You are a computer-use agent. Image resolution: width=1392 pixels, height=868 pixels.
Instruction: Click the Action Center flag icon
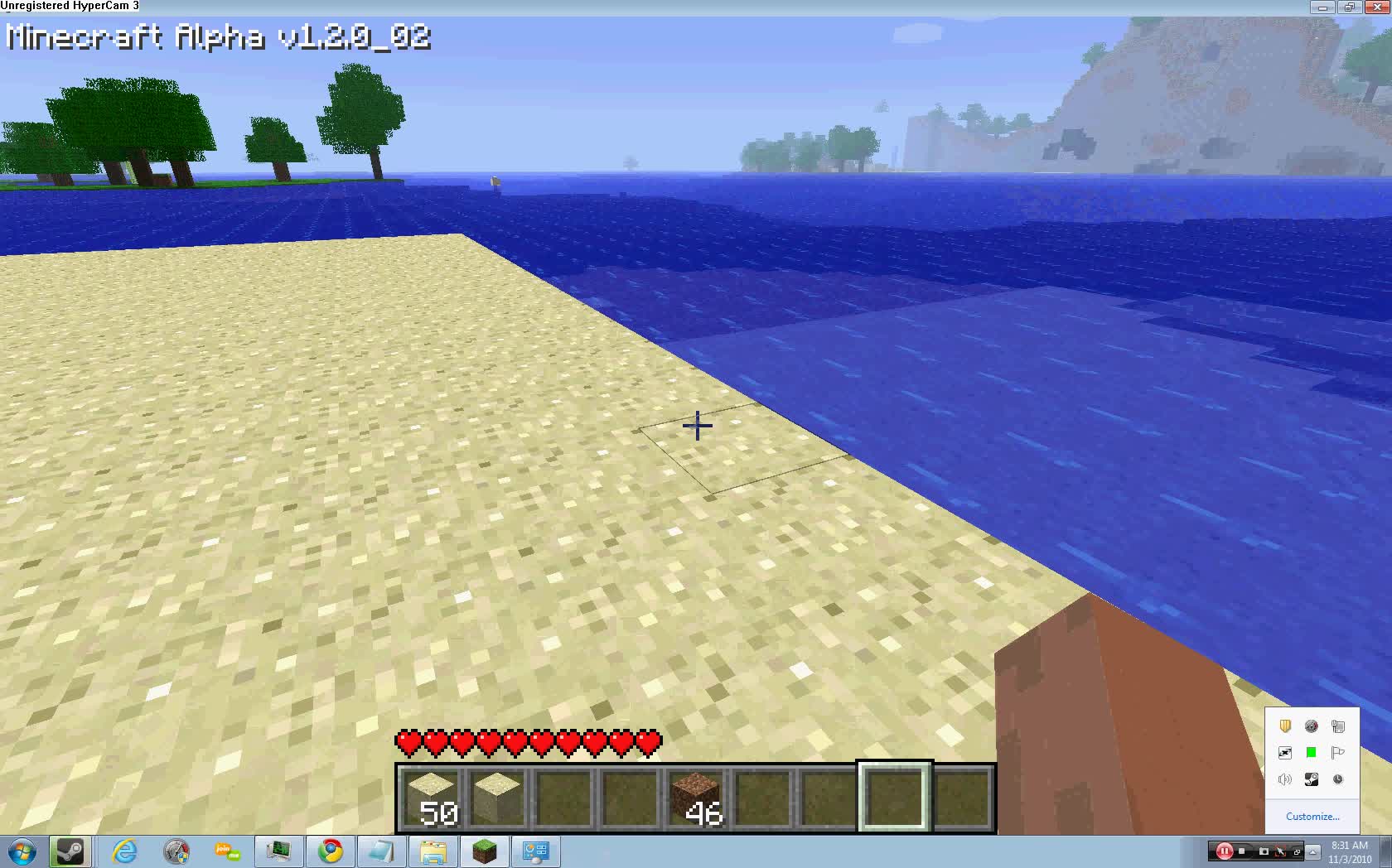(1338, 753)
